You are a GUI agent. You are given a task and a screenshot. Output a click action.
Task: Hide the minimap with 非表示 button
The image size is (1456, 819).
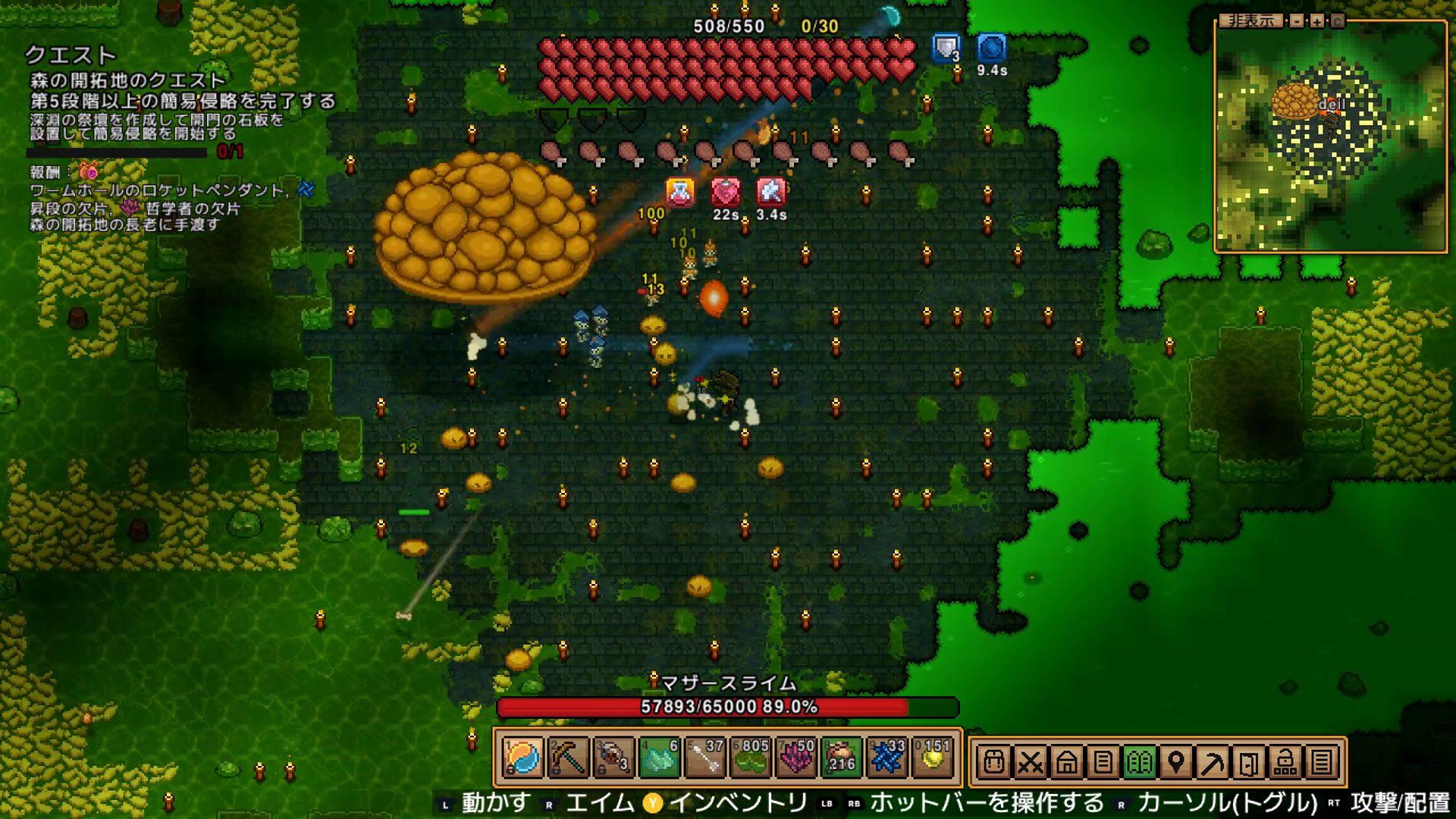point(1251,21)
